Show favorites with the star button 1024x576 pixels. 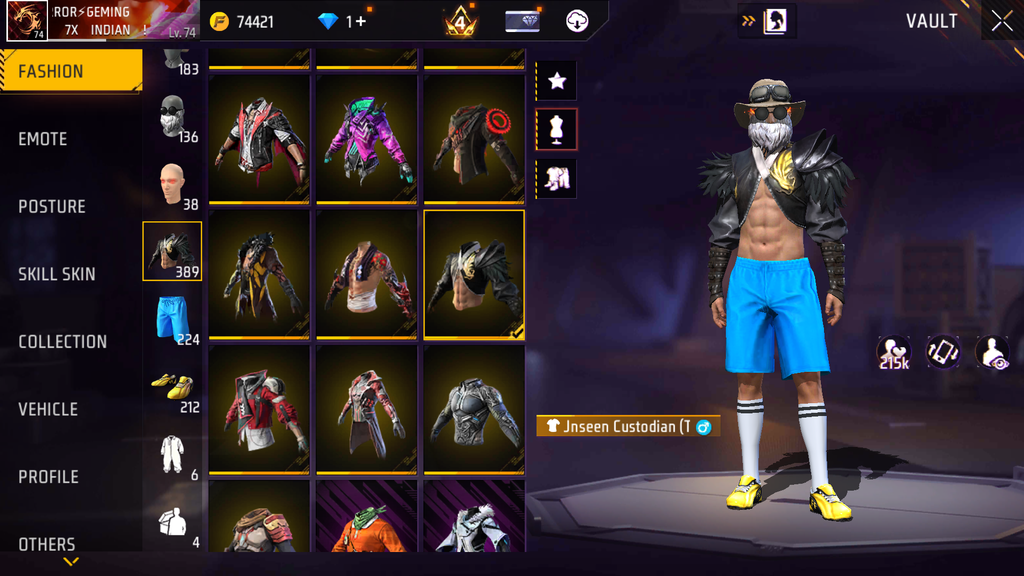pyautogui.click(x=557, y=81)
